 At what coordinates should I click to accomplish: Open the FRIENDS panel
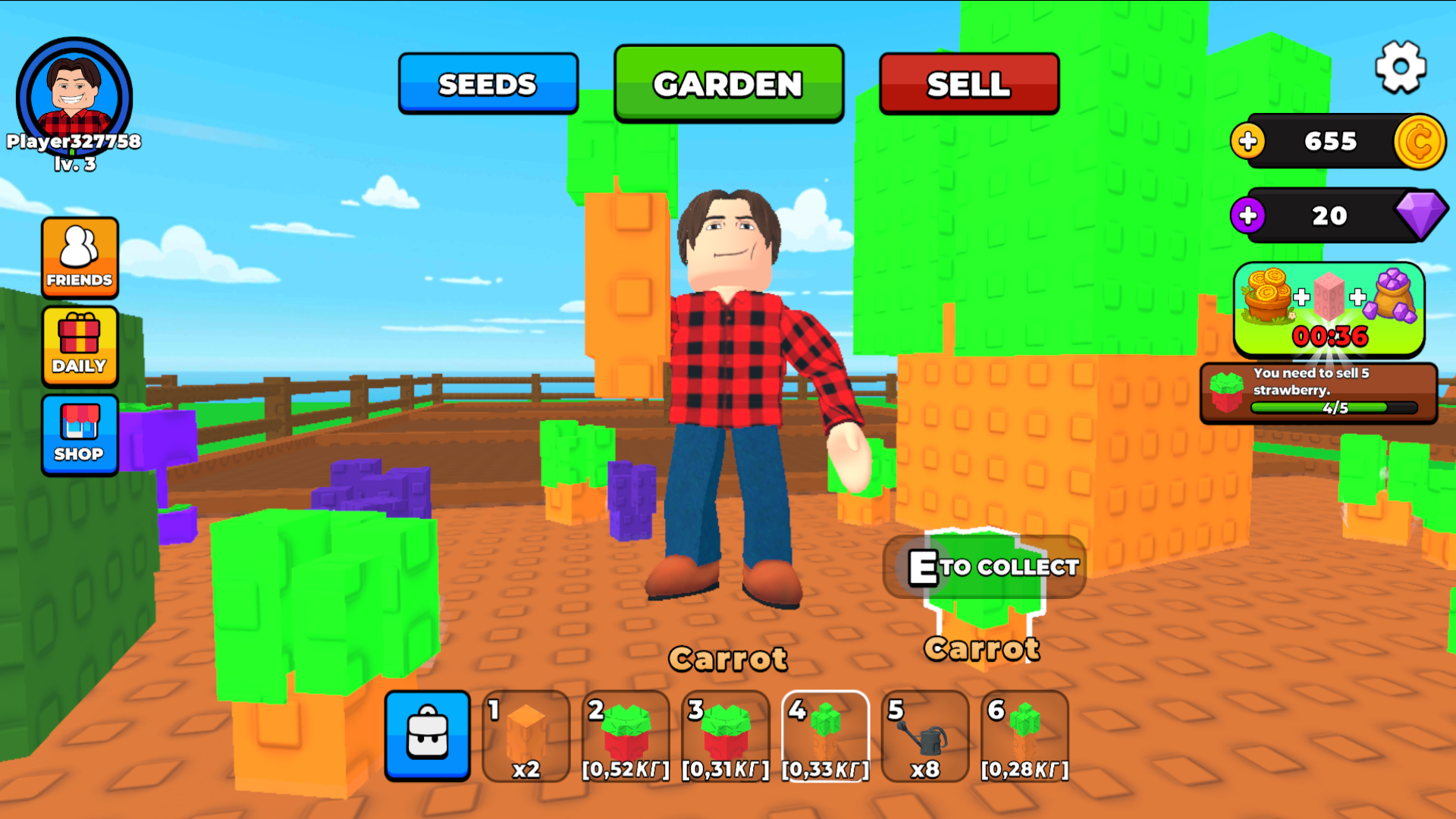[x=80, y=258]
